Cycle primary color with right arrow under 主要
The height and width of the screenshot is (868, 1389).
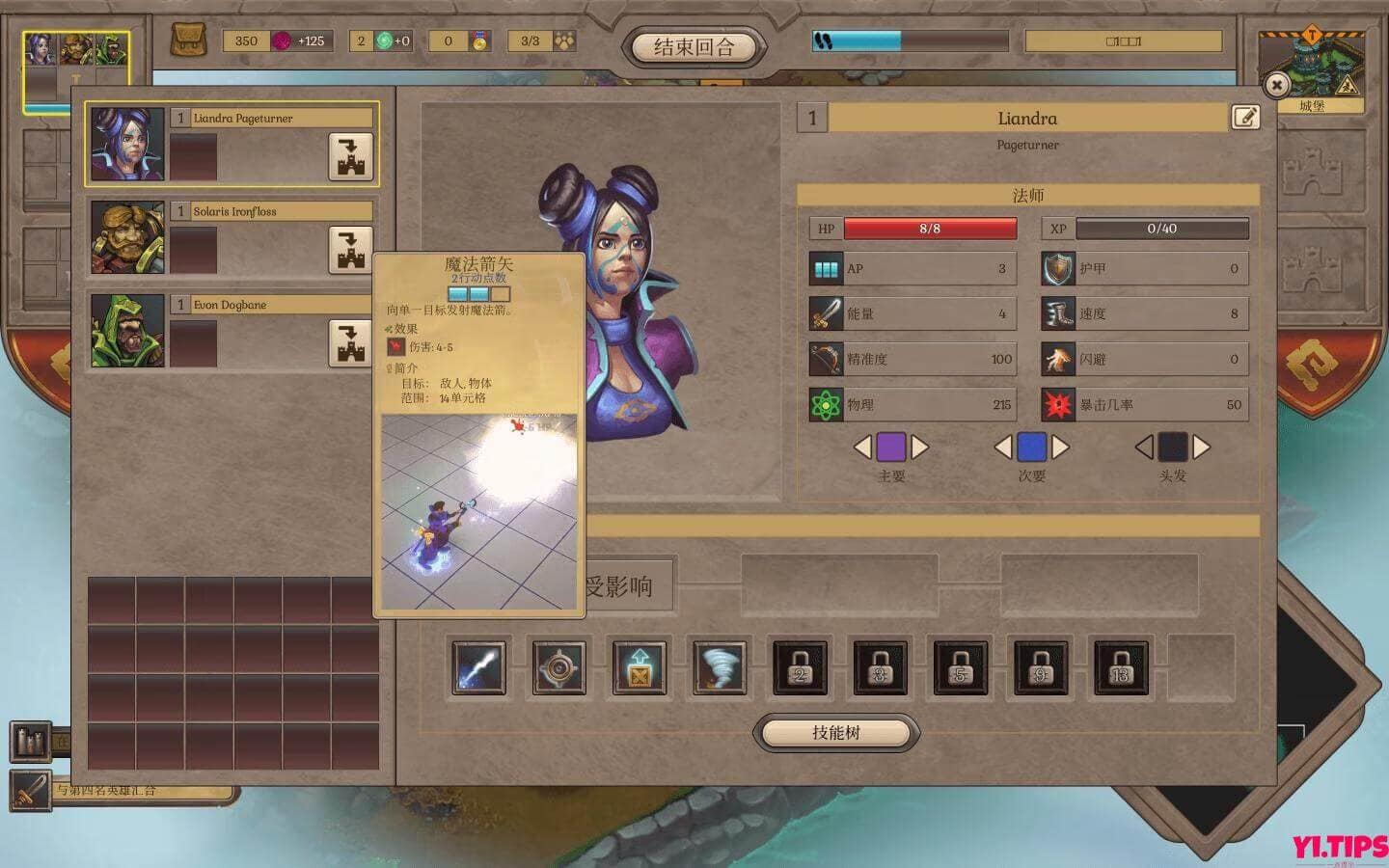918,448
